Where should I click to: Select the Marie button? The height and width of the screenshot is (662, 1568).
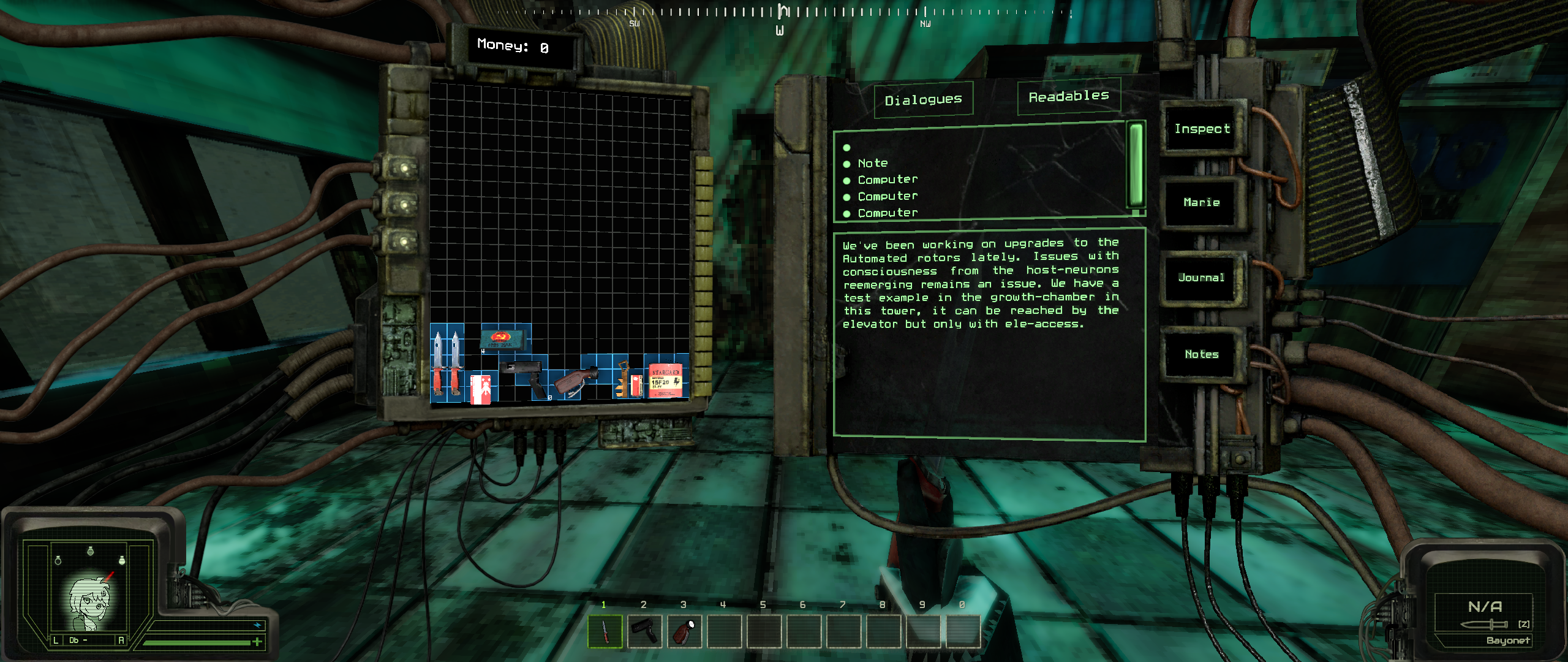(x=1201, y=202)
